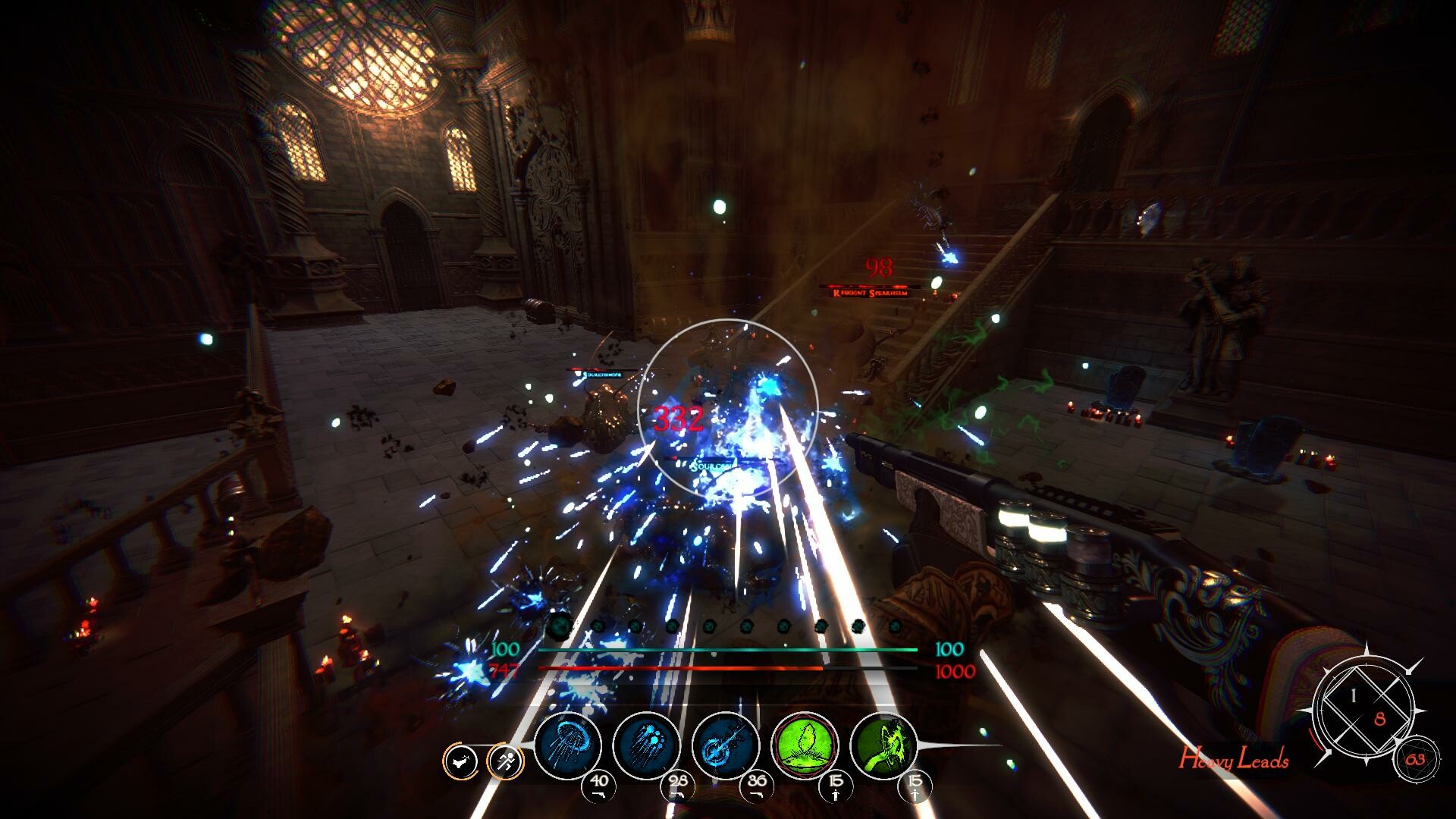Use the blue falling orbs ability
The width and height of the screenshot is (1456, 819).
pyautogui.click(x=647, y=745)
